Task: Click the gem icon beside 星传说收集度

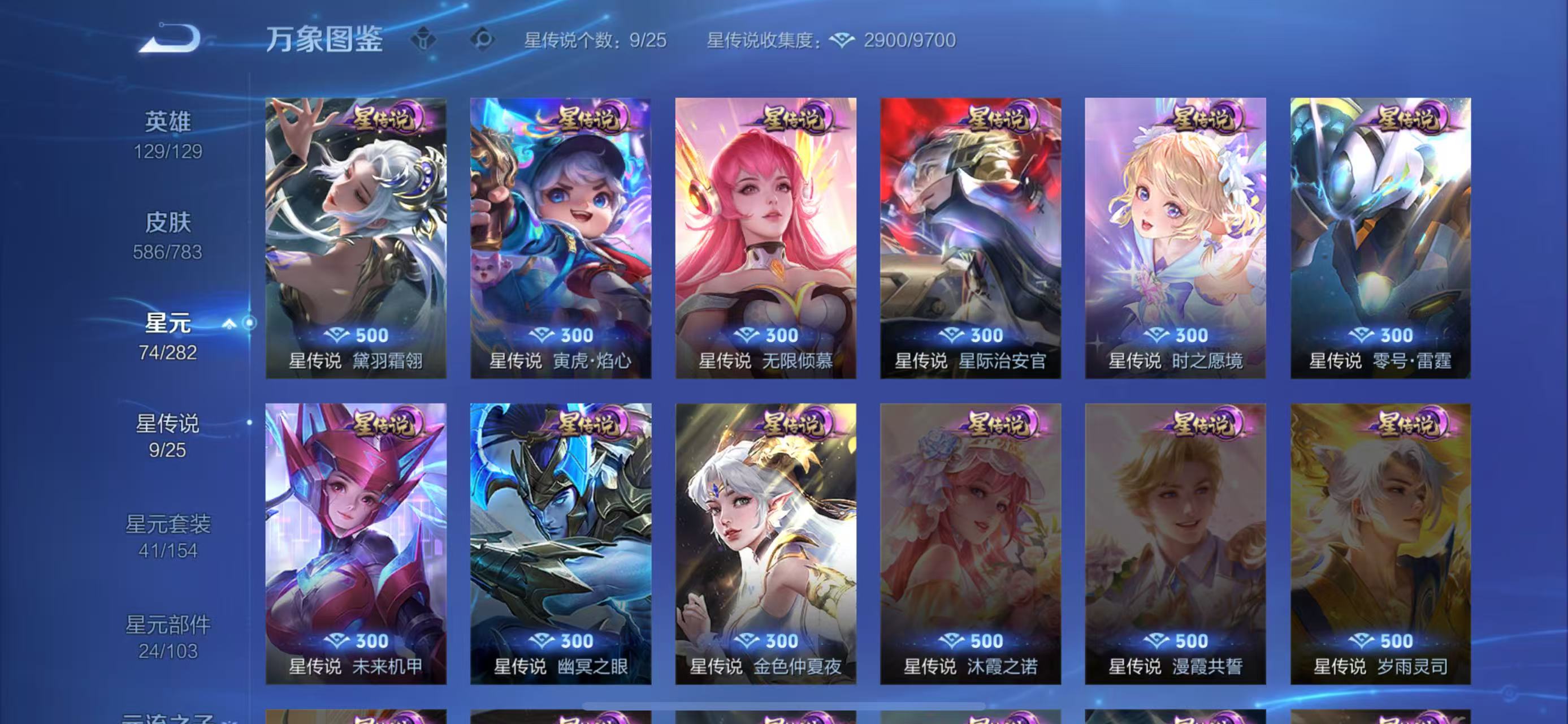Action: pyautogui.click(x=842, y=41)
